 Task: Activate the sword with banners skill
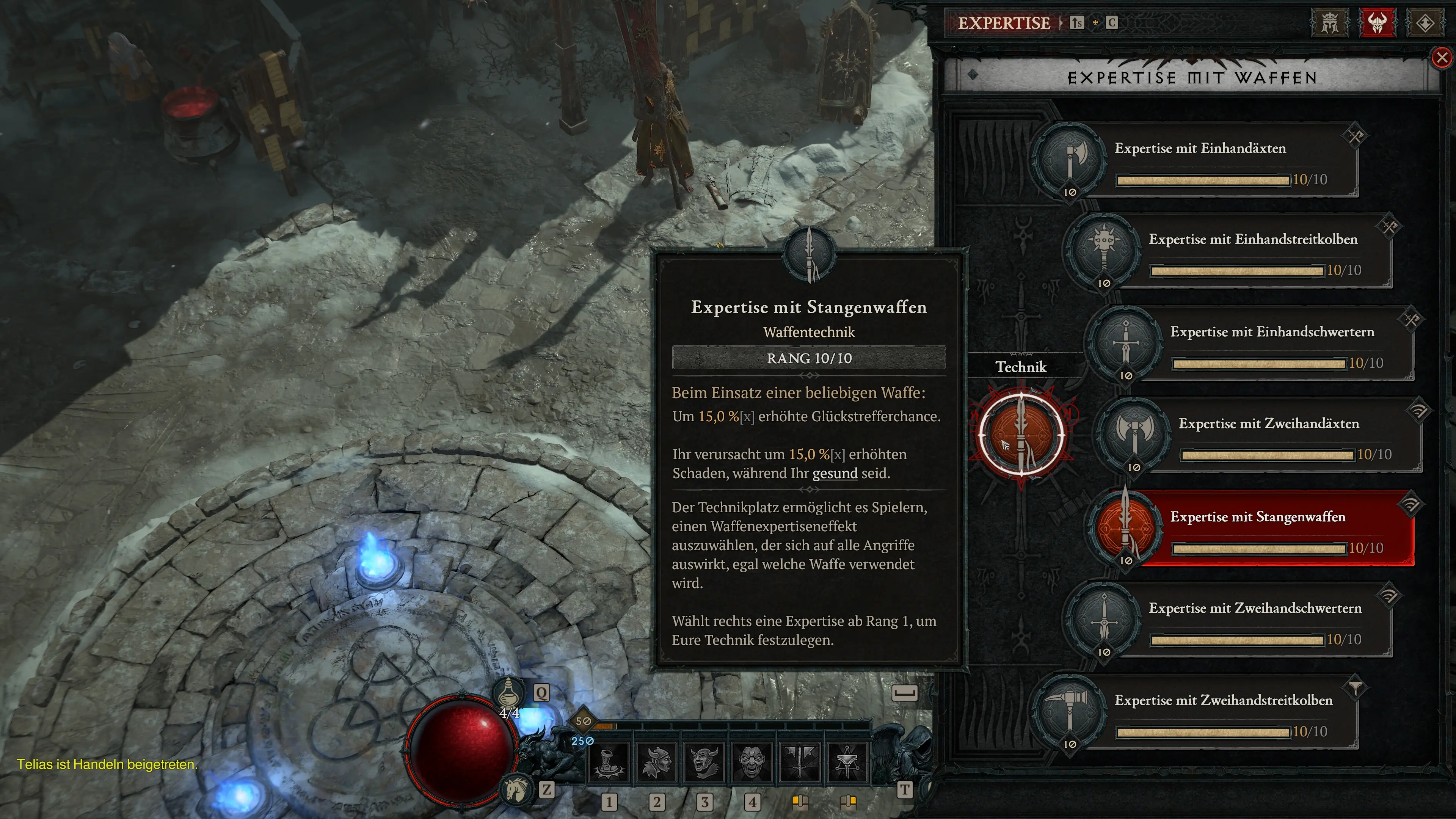(x=800, y=763)
